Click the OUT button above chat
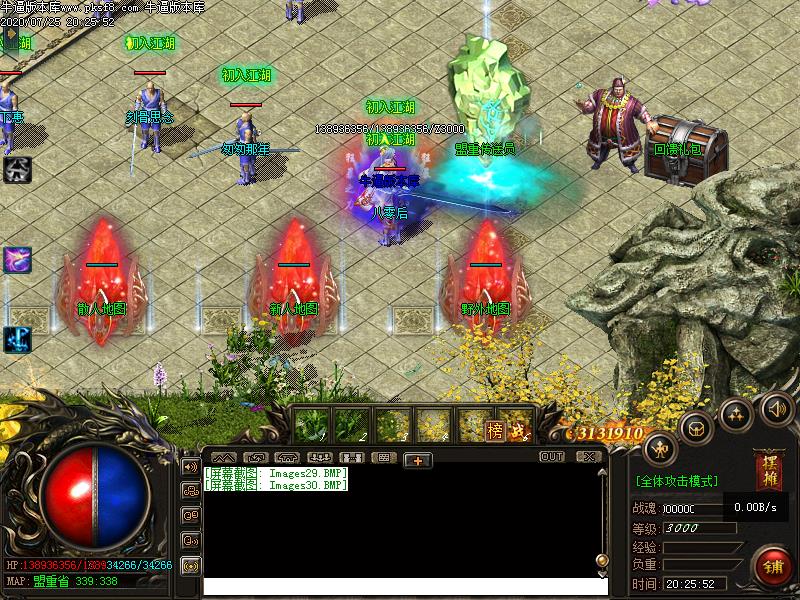The width and height of the screenshot is (800, 600). (x=552, y=457)
